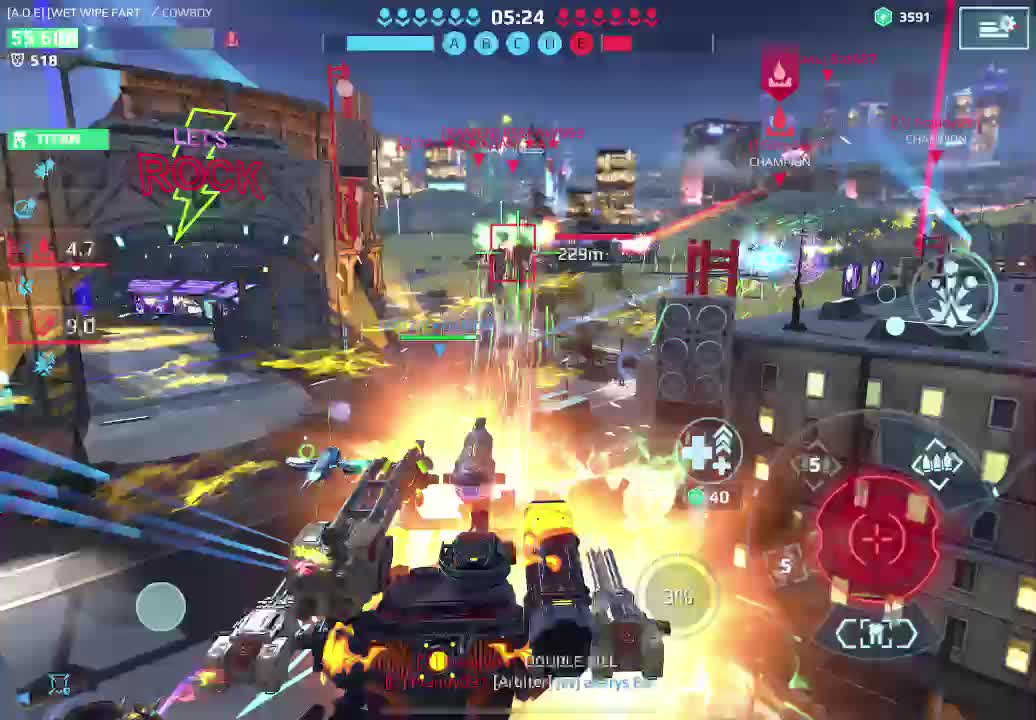Screen dimensions: 1036x720
Task: Select the red beacon E indicator
Action: click(581, 43)
